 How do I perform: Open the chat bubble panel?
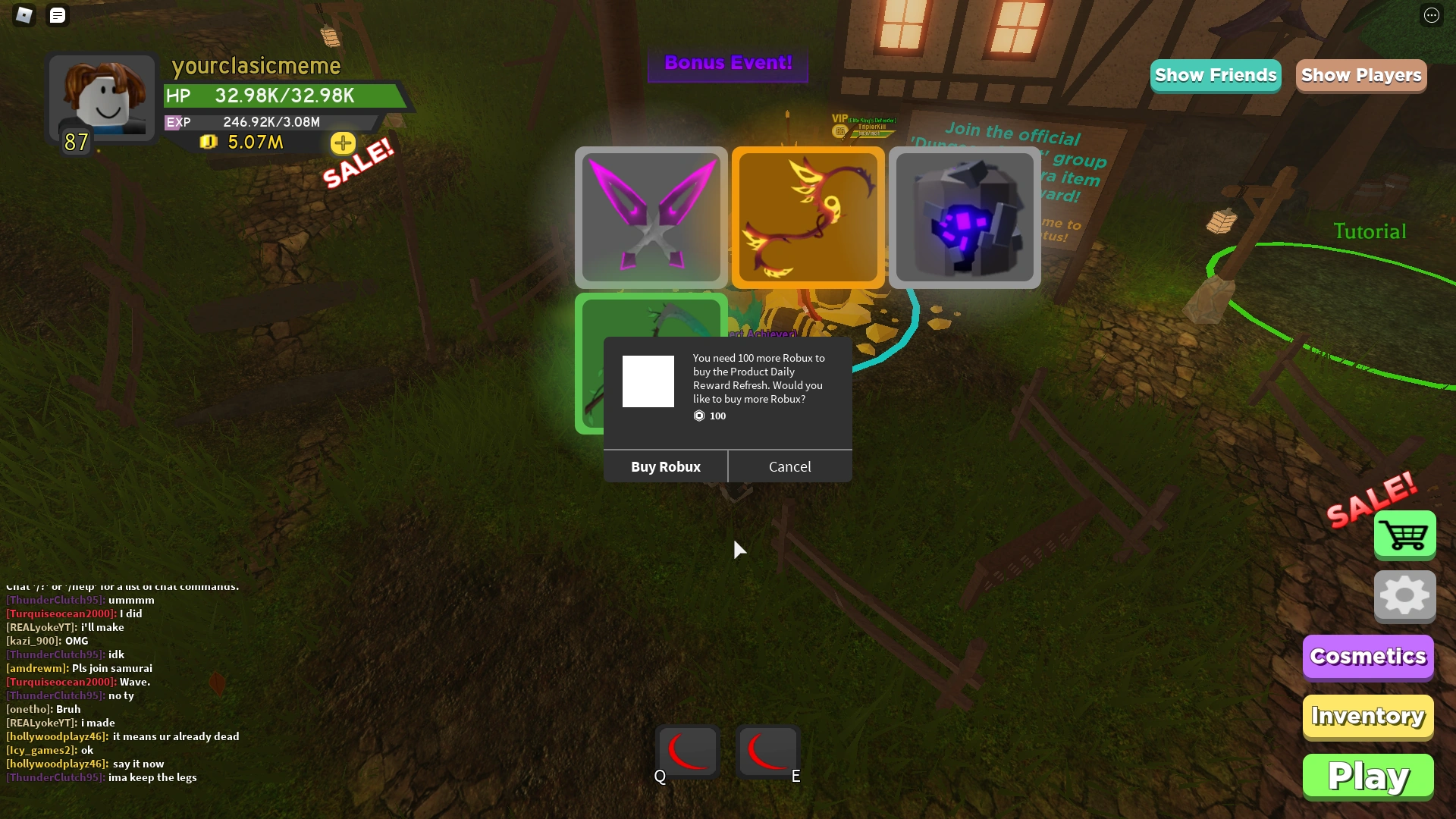[x=58, y=15]
